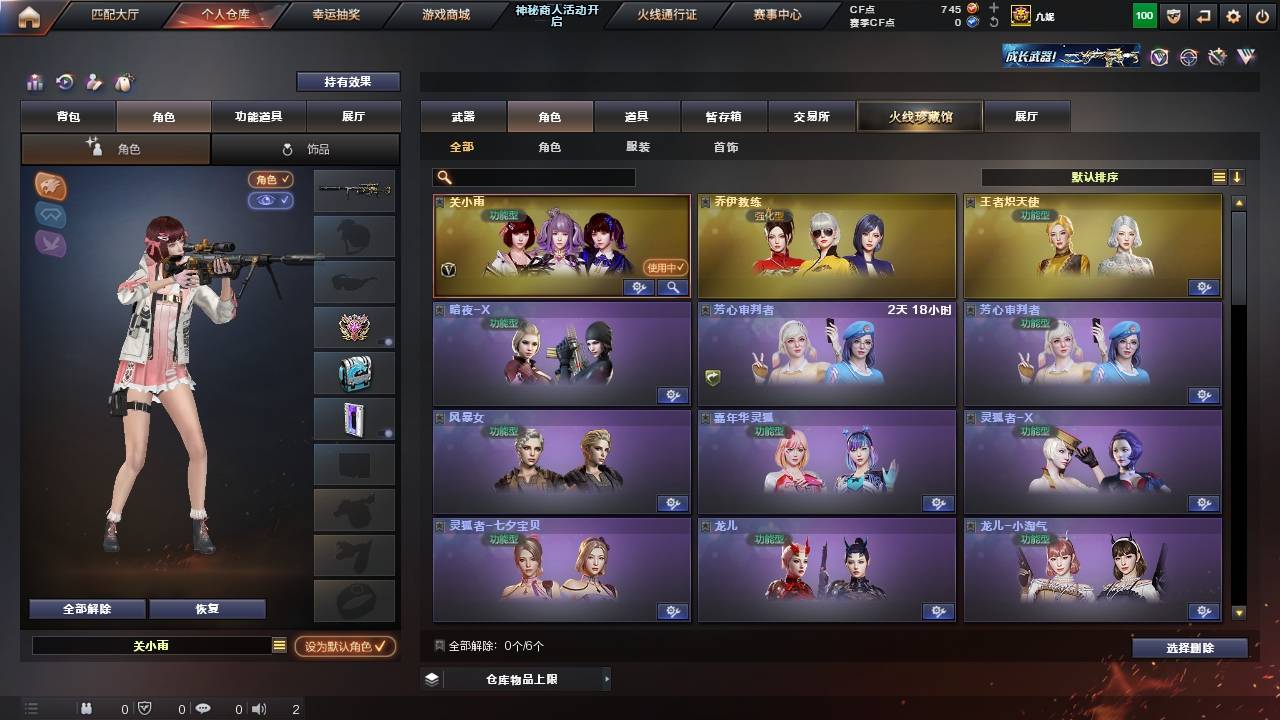The height and width of the screenshot is (720, 1280).
Task: Click the crosshair icon below 成长武器 banner
Action: pyautogui.click(x=1189, y=58)
